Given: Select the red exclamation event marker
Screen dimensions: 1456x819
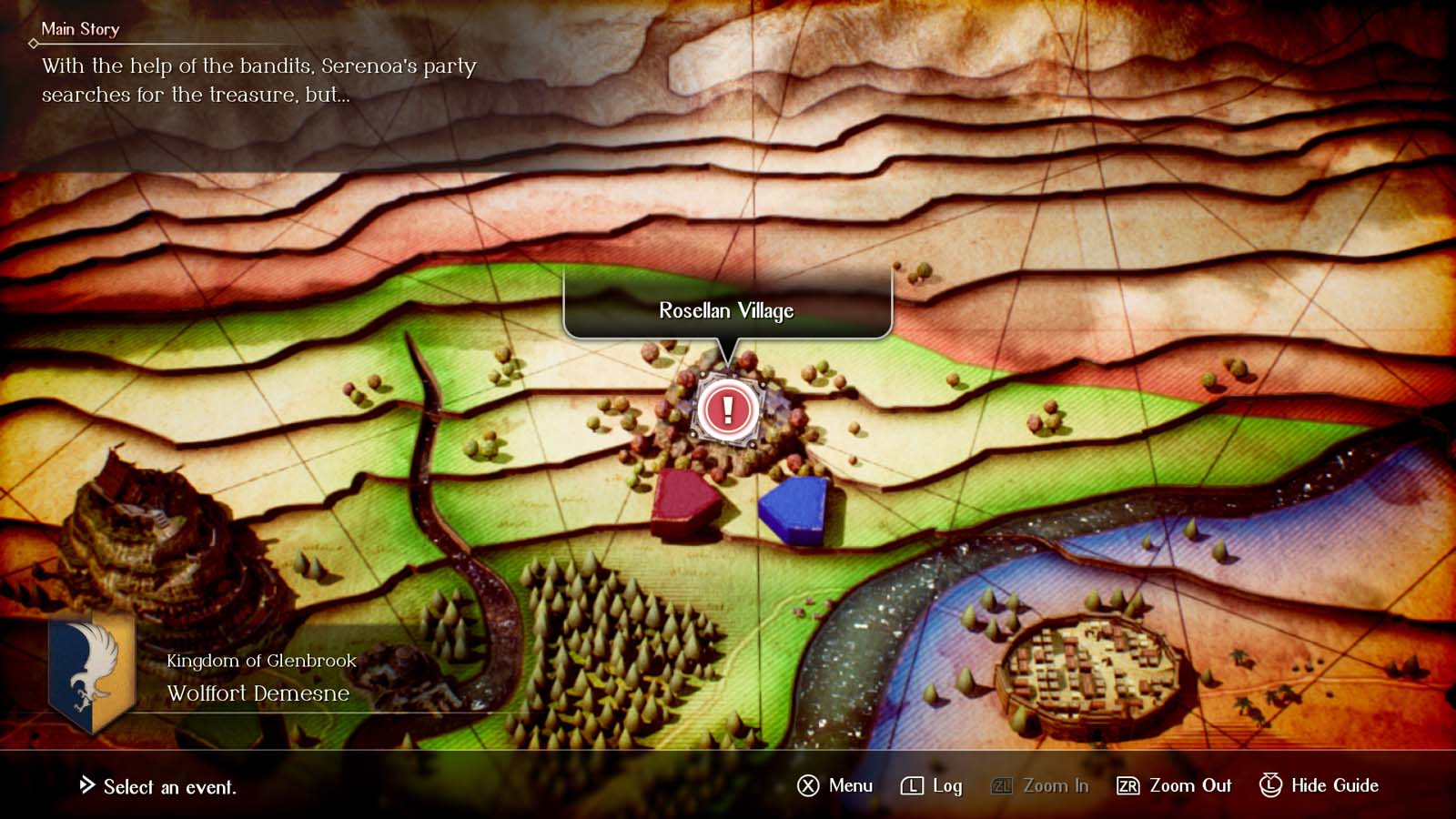Looking at the screenshot, I should click(727, 409).
